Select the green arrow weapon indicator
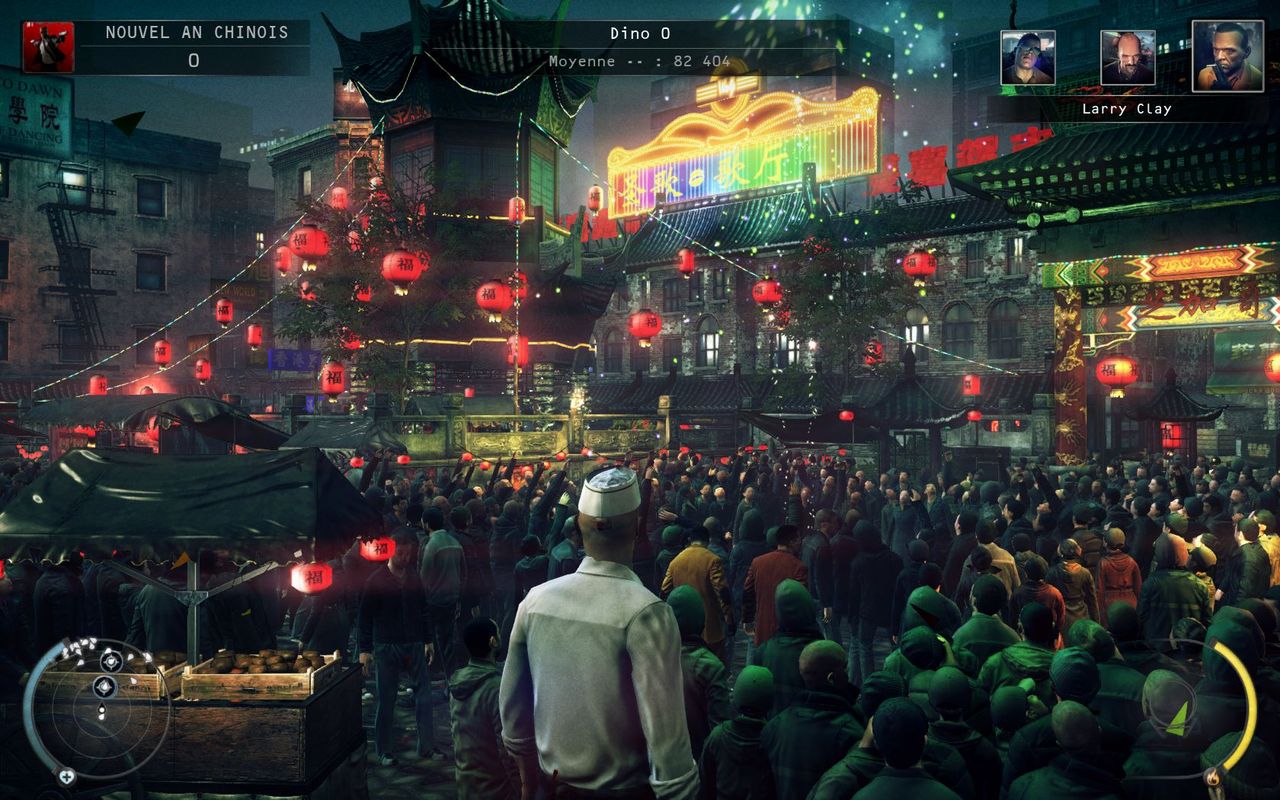This screenshot has width=1280, height=800. tap(1181, 716)
